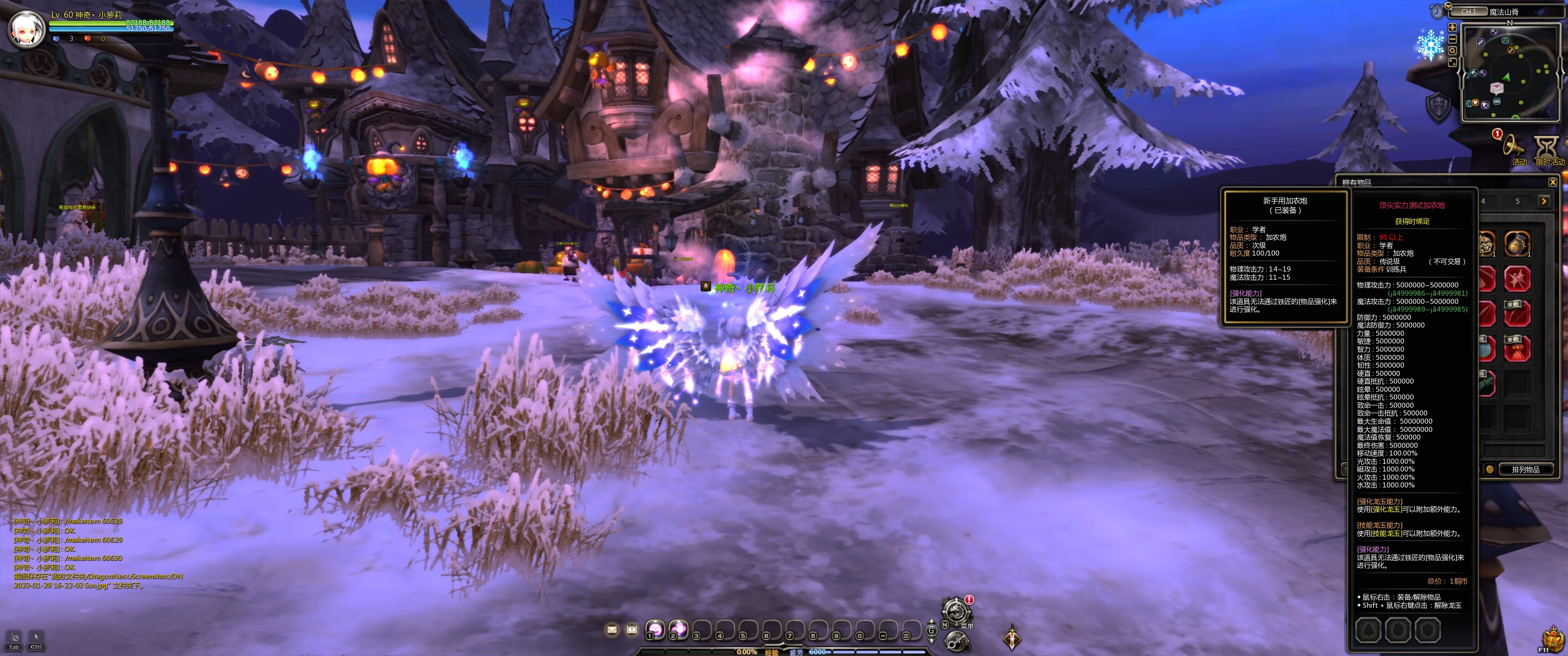Click the CH.1 channel selector

[x=1469, y=11]
